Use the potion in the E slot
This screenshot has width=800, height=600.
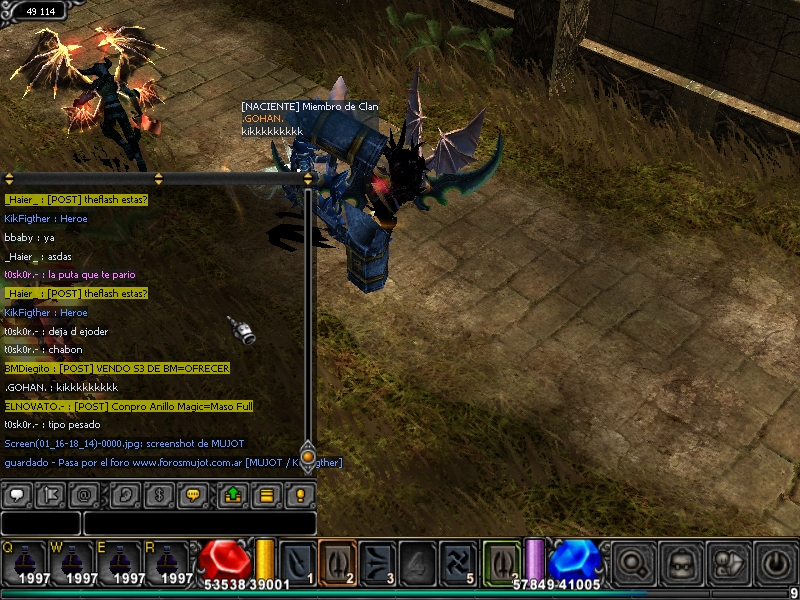pos(120,563)
